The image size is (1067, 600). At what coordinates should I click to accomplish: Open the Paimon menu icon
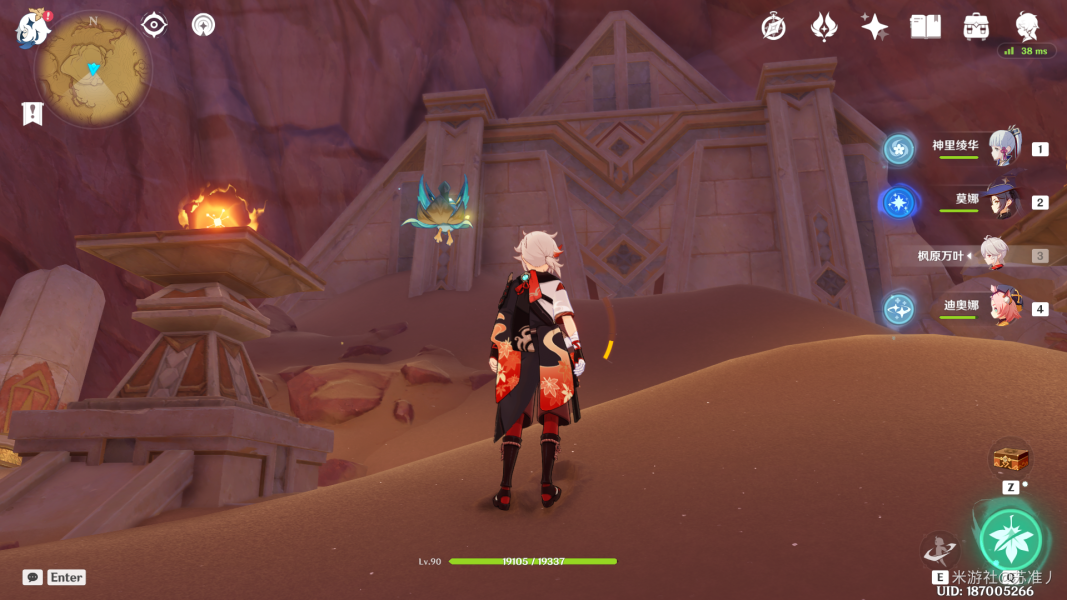(33, 27)
